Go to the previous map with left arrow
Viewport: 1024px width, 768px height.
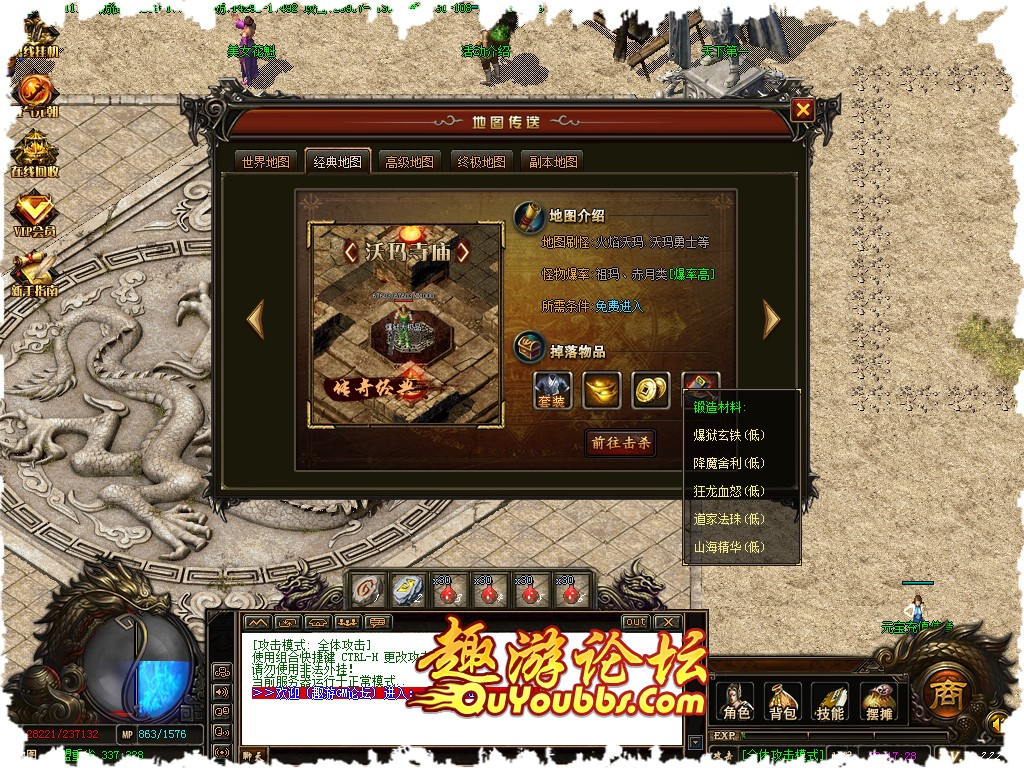256,319
